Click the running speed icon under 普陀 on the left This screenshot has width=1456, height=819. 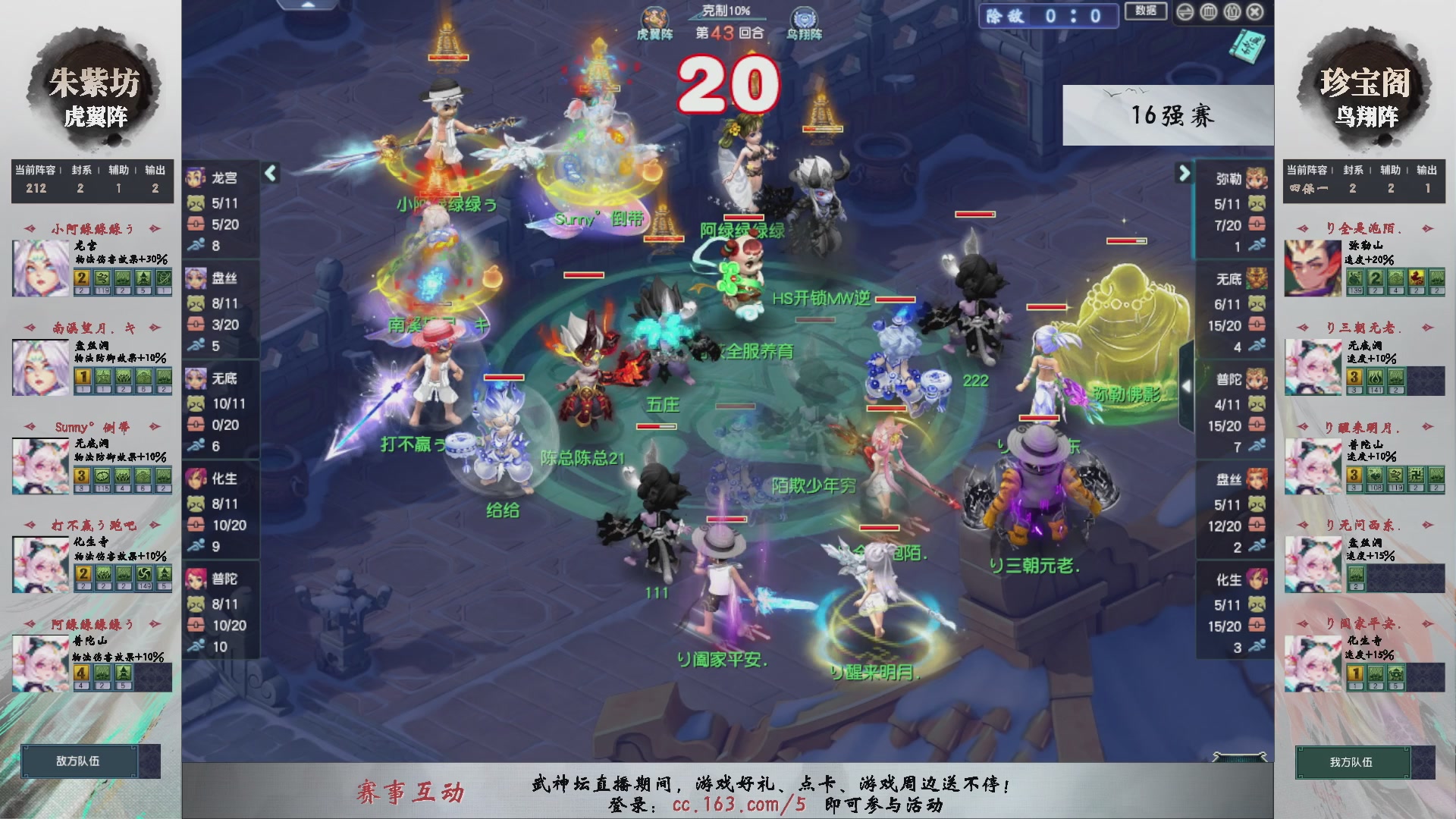[198, 646]
